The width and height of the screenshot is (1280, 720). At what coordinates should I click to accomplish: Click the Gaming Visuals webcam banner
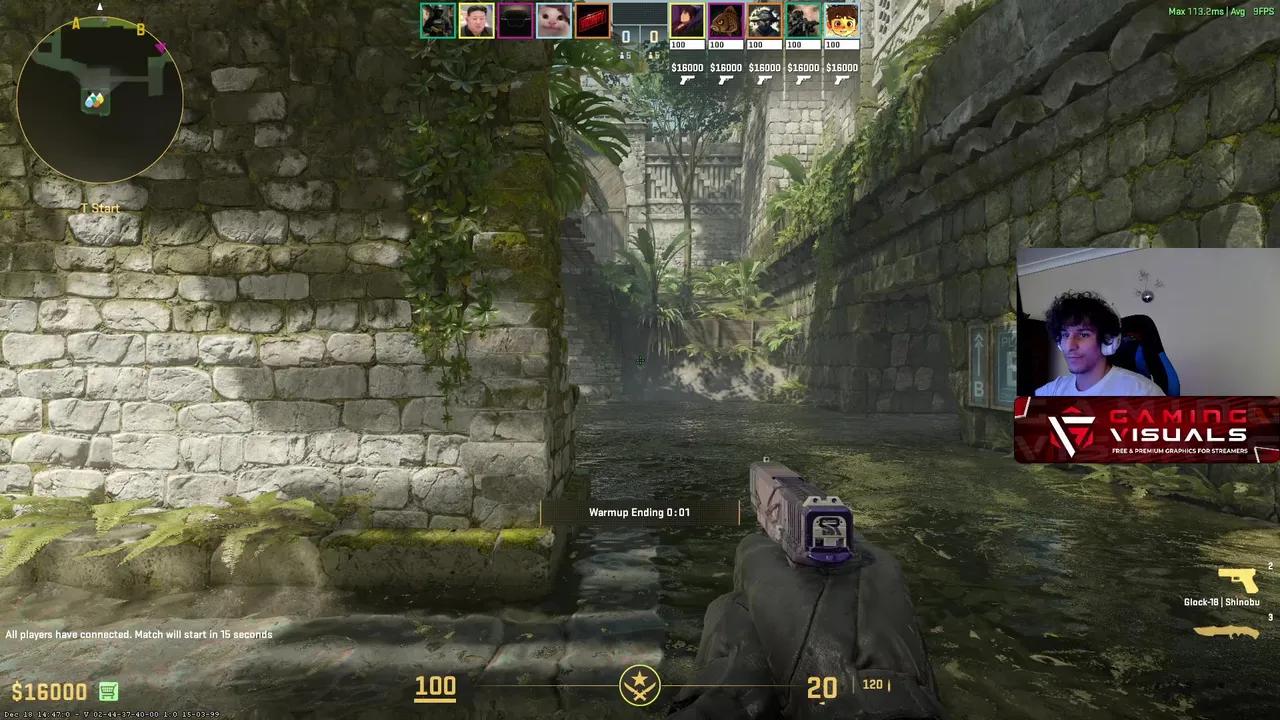point(1146,432)
